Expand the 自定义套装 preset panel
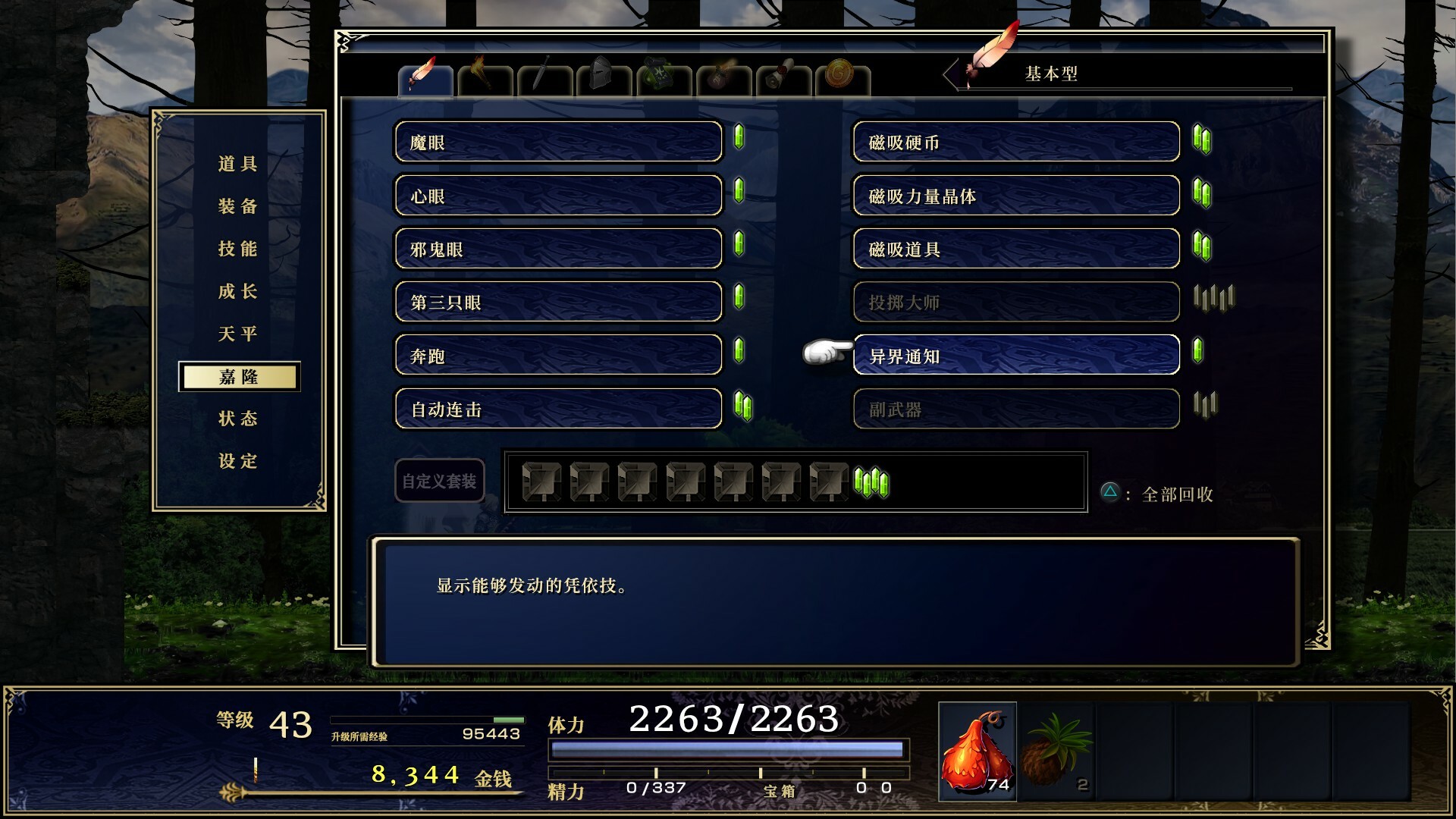This screenshot has height=819, width=1456. point(438,479)
